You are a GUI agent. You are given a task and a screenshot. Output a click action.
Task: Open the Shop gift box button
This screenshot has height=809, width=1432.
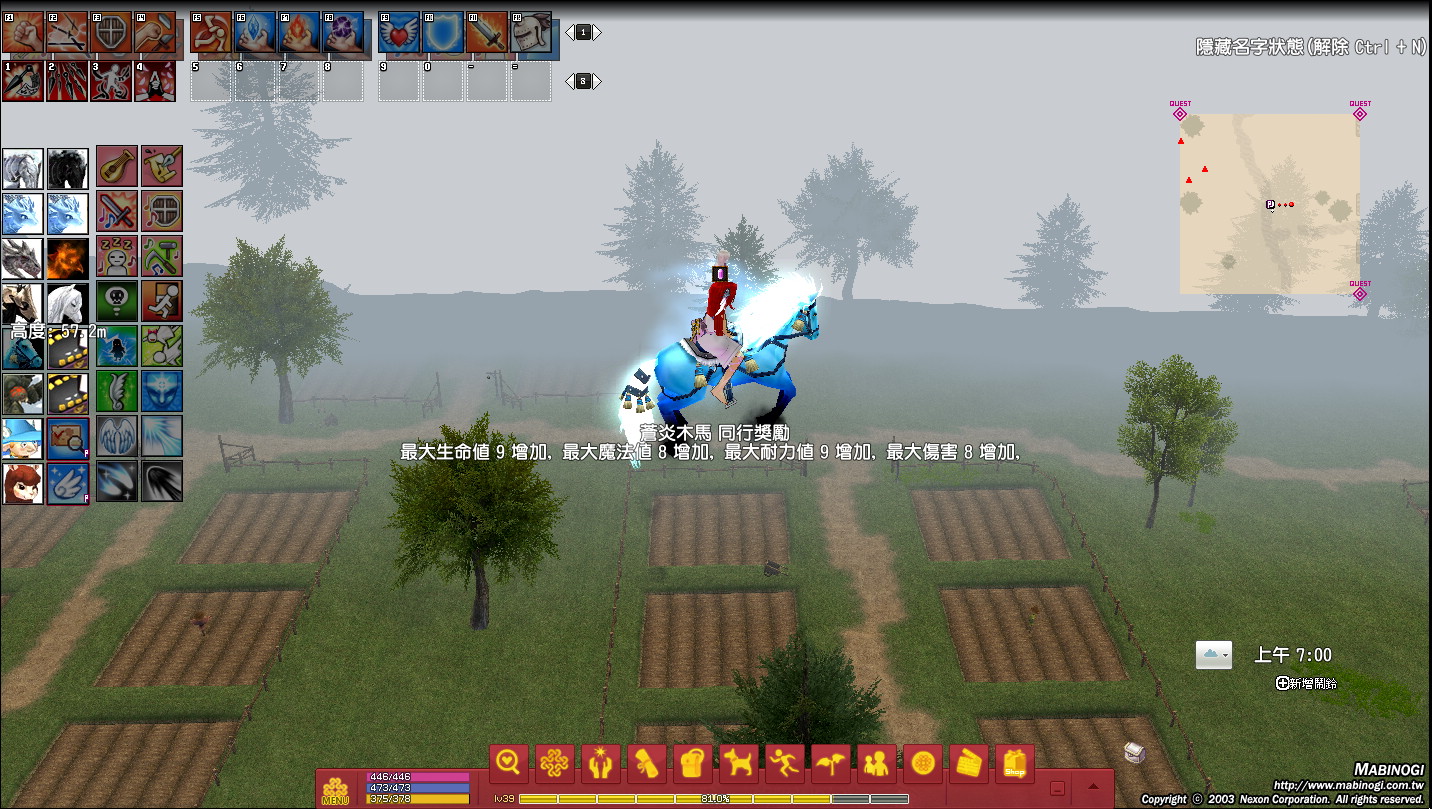pos(1015,765)
